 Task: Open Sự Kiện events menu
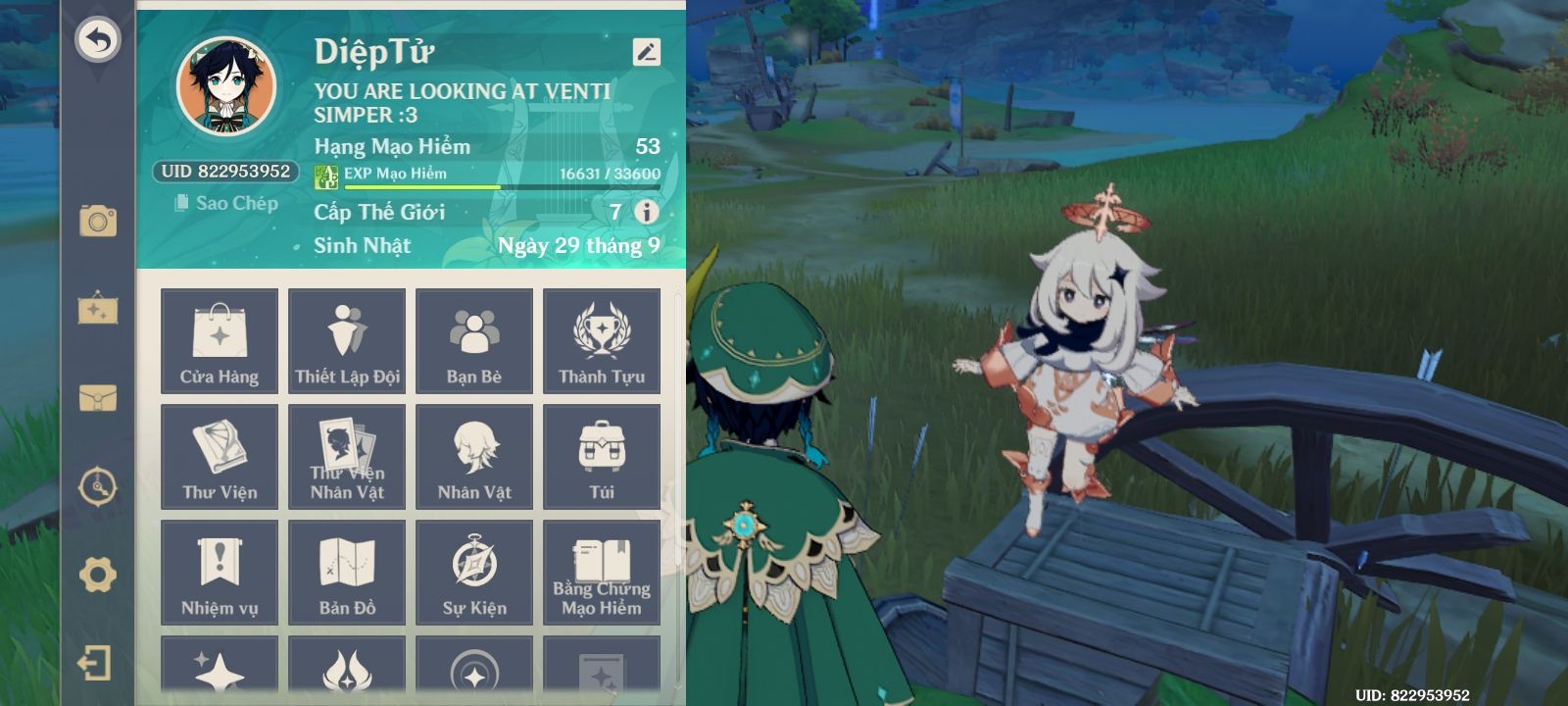click(474, 573)
